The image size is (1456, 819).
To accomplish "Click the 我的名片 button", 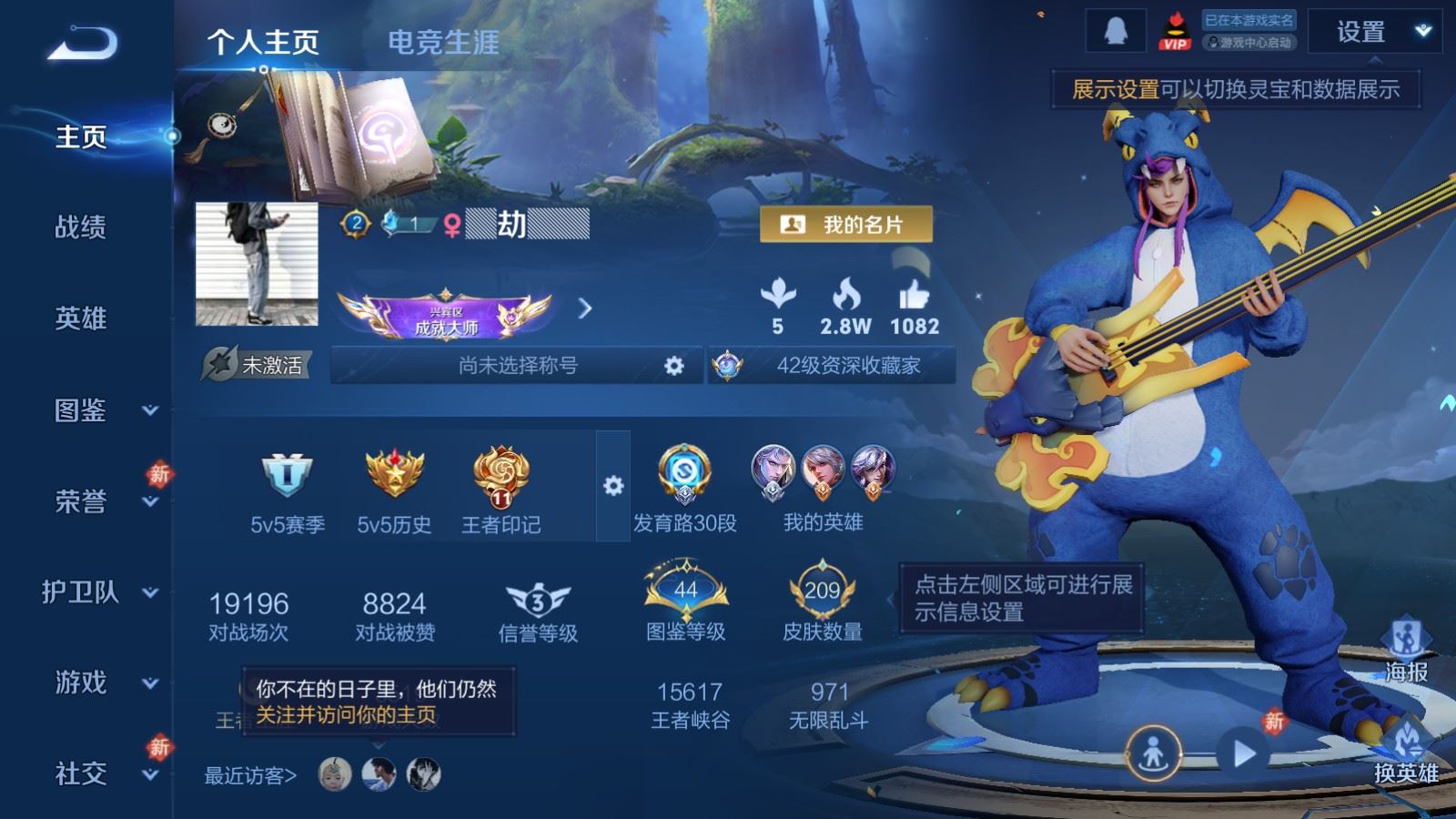I will 846,225.
